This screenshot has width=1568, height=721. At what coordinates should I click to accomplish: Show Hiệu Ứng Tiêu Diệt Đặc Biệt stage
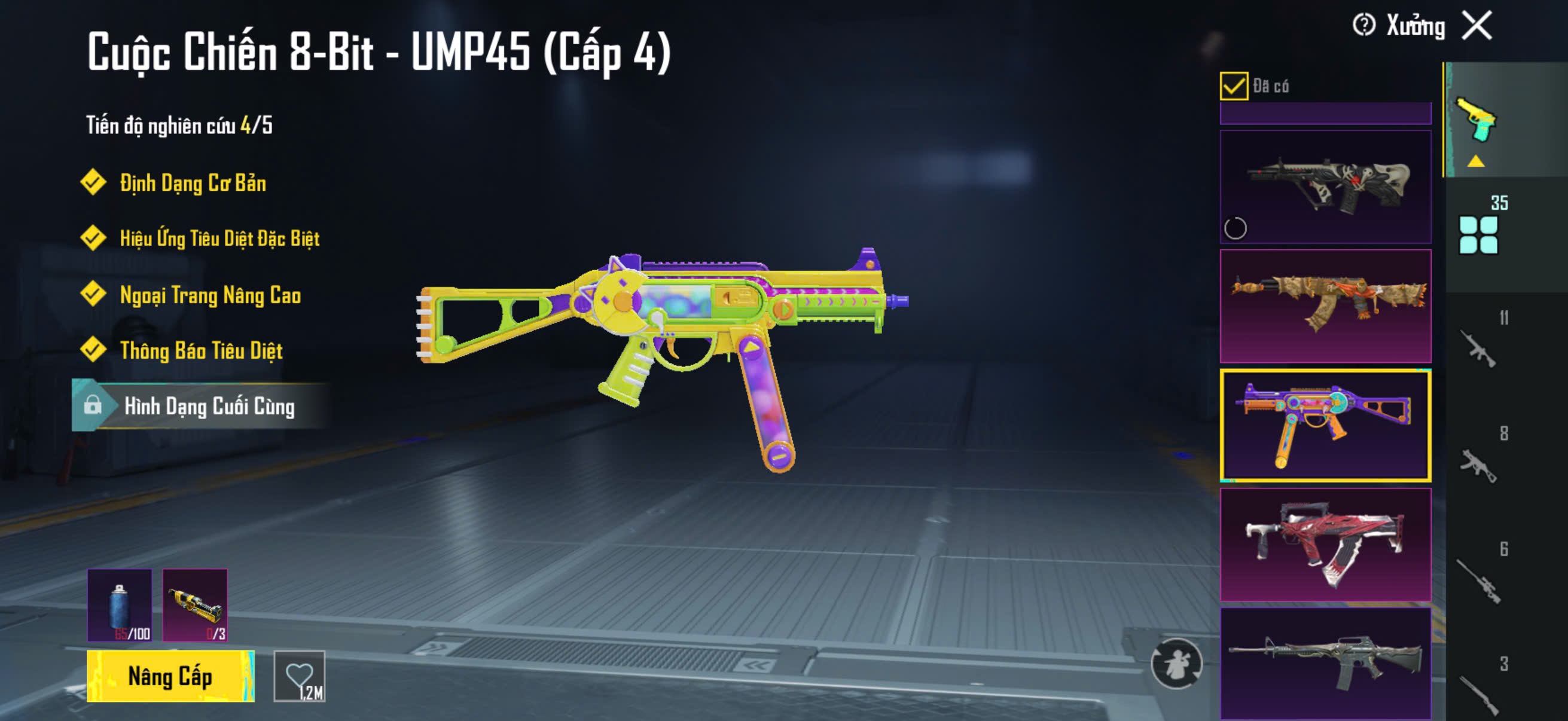pos(219,238)
